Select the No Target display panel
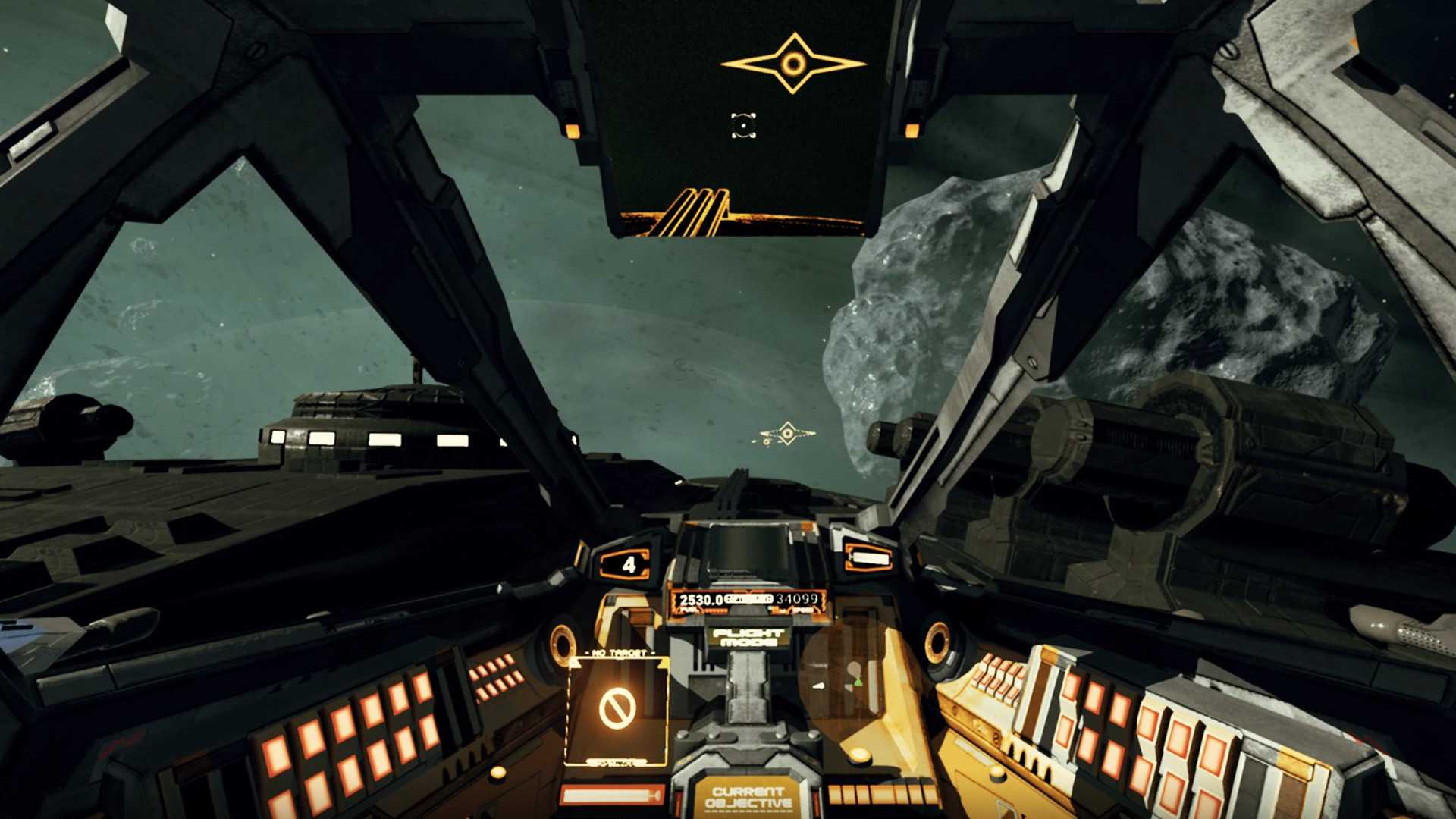The height and width of the screenshot is (819, 1456). coord(618,709)
